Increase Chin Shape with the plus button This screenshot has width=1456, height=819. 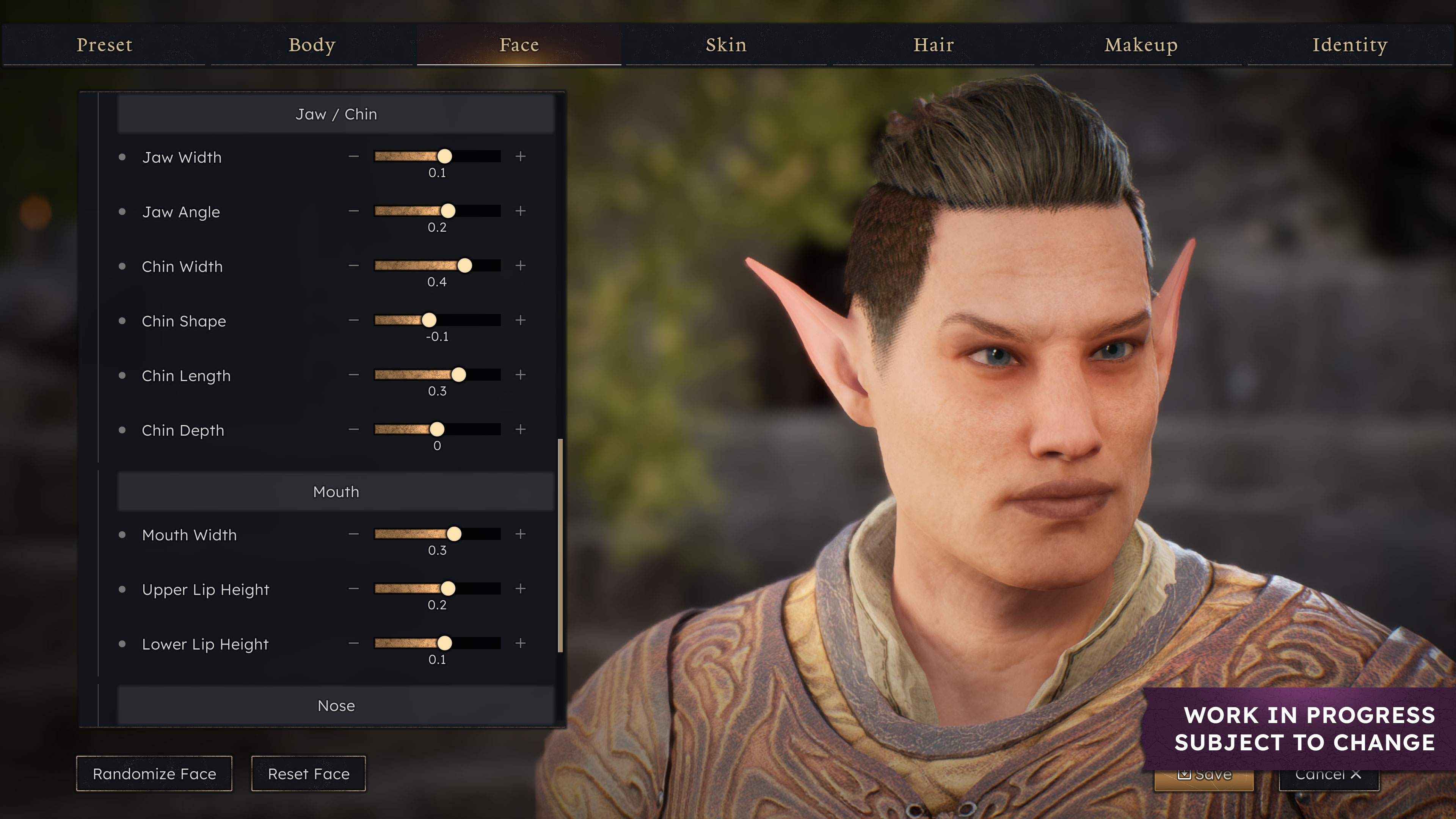[x=521, y=320]
